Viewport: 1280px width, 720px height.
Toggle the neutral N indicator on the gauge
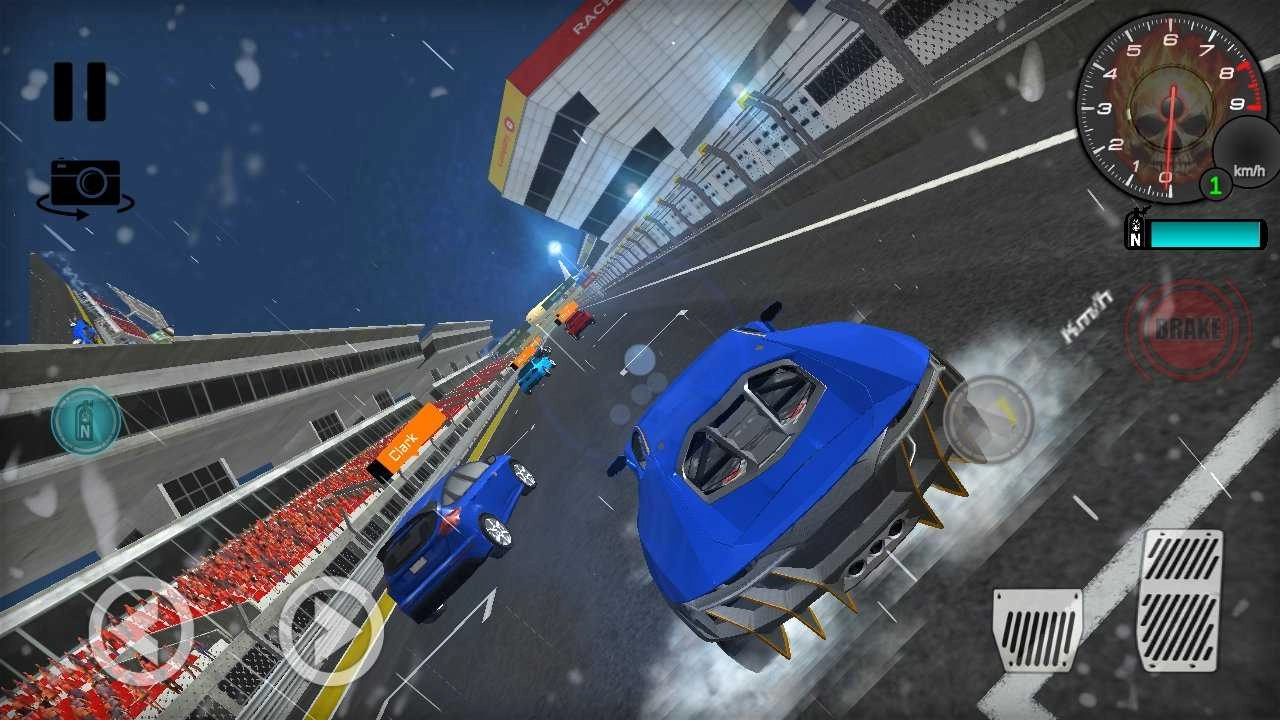(1134, 240)
